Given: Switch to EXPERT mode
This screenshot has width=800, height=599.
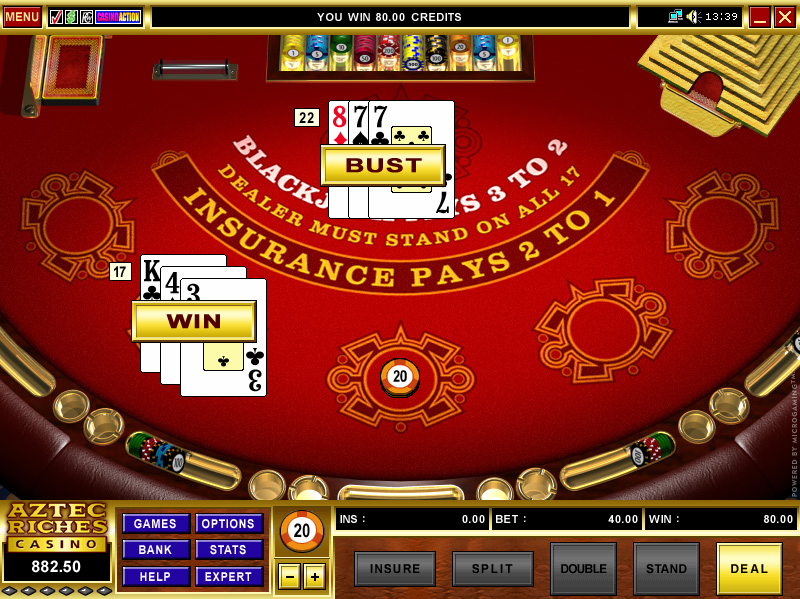Looking at the screenshot, I should 229,576.
